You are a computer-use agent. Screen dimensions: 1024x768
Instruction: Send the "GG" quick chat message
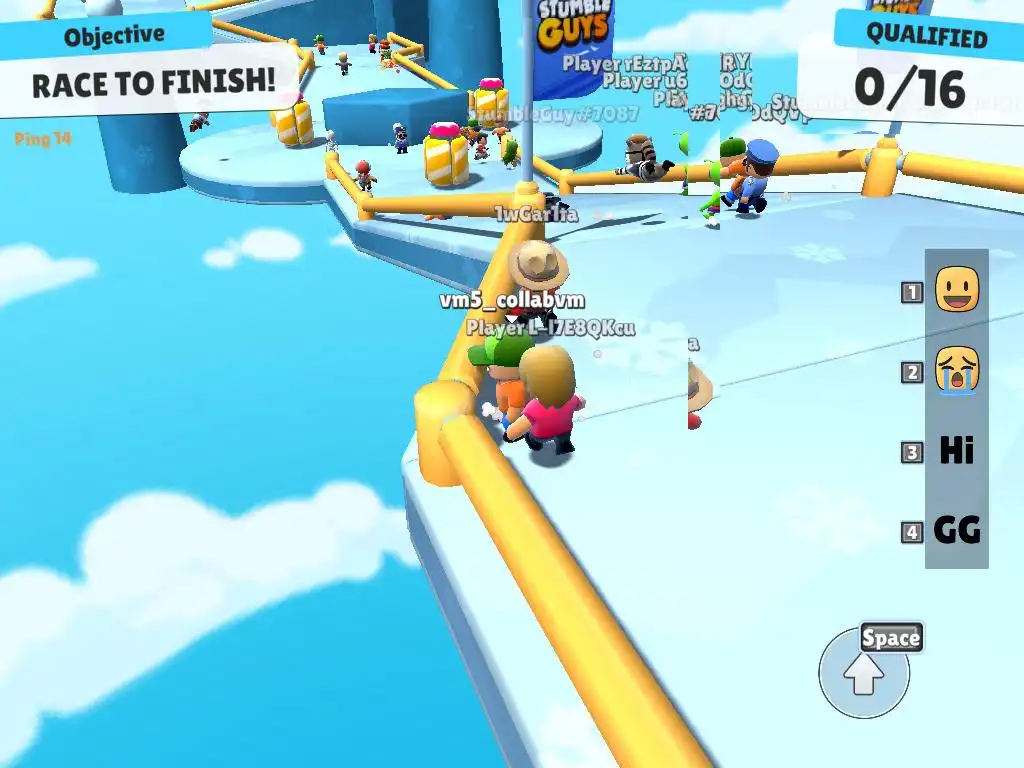(x=956, y=530)
